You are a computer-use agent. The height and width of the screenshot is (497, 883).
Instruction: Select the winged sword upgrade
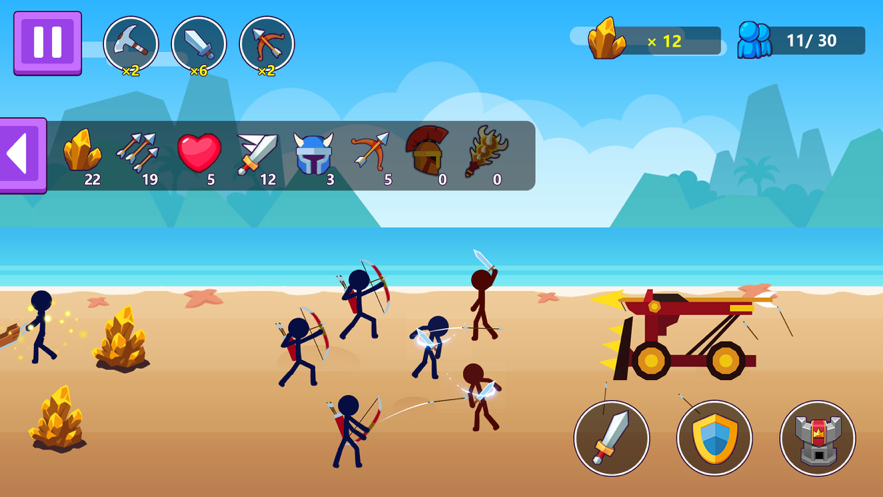pyautogui.click(x=256, y=154)
